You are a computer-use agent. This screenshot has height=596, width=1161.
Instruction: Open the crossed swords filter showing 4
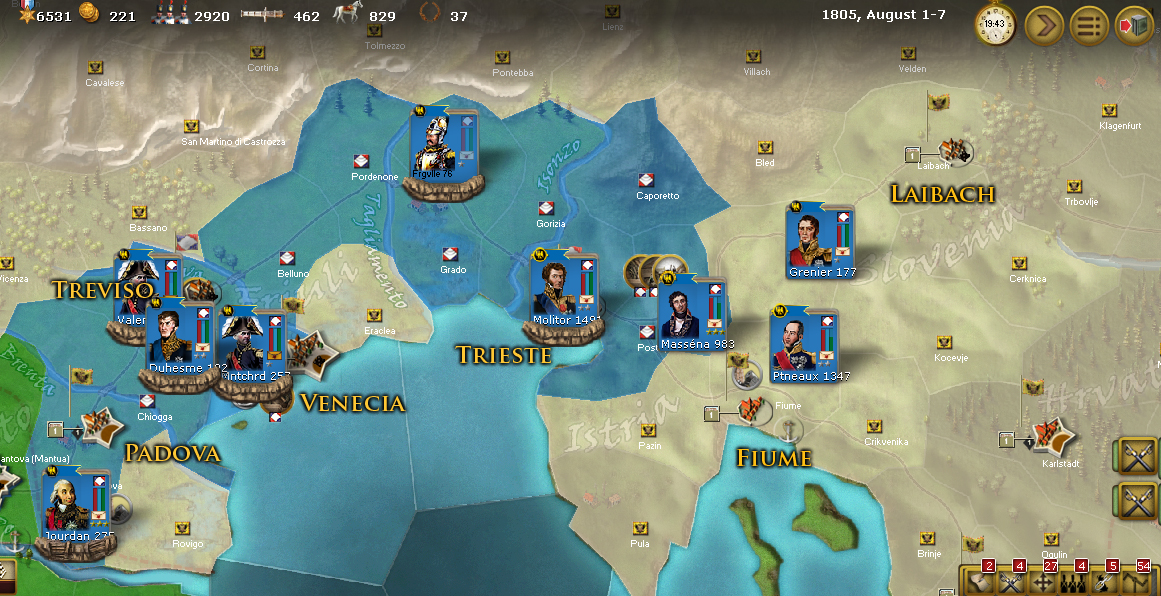click(x=1009, y=581)
